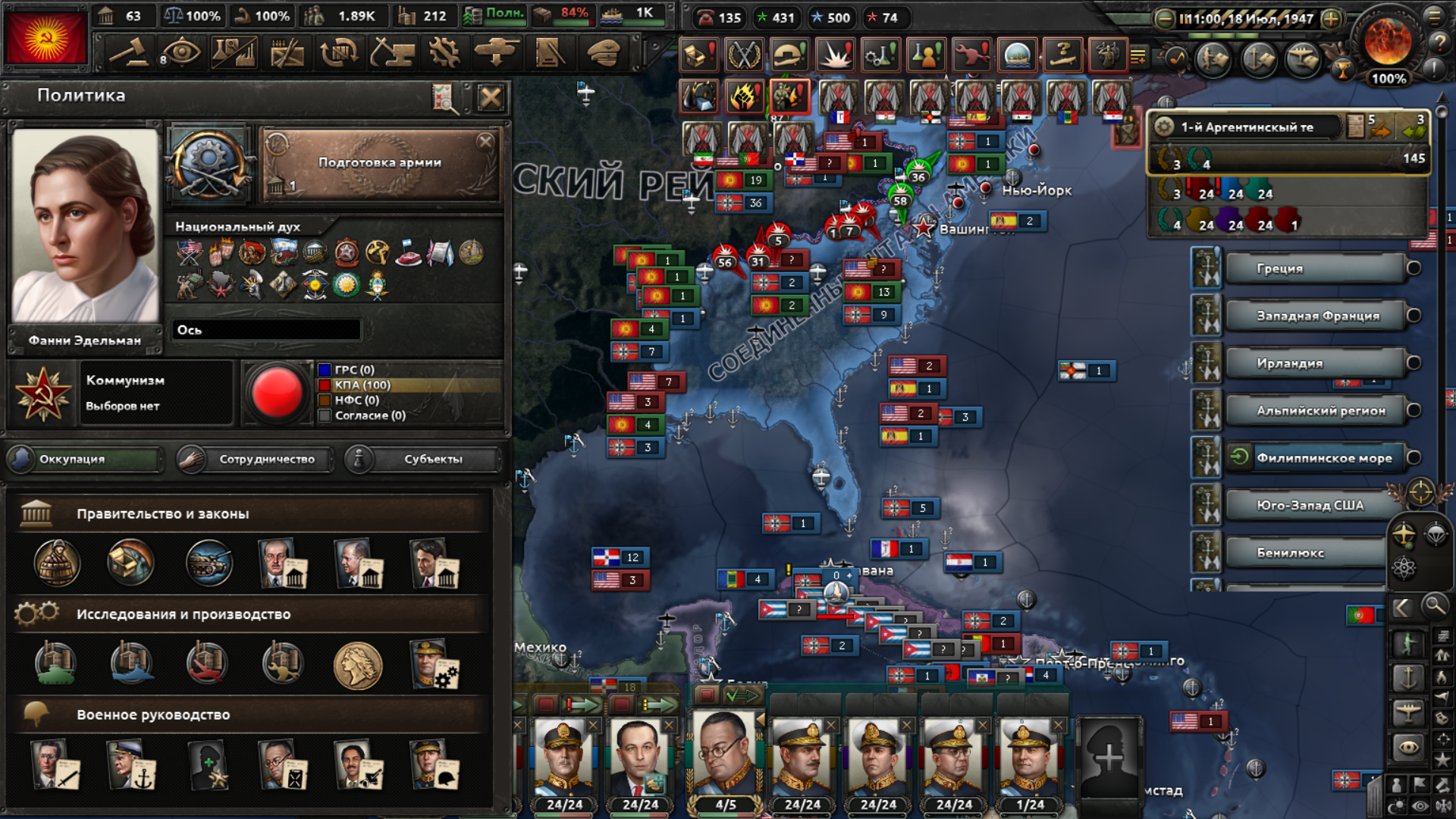The image size is (1456, 819).
Task: Add a new army with plus portrait
Action: 1108,757
